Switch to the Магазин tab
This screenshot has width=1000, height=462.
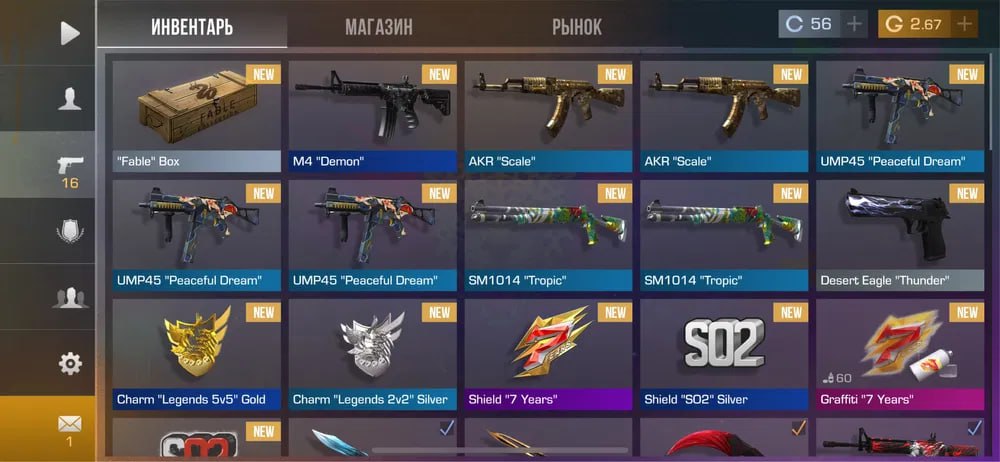(x=378, y=27)
